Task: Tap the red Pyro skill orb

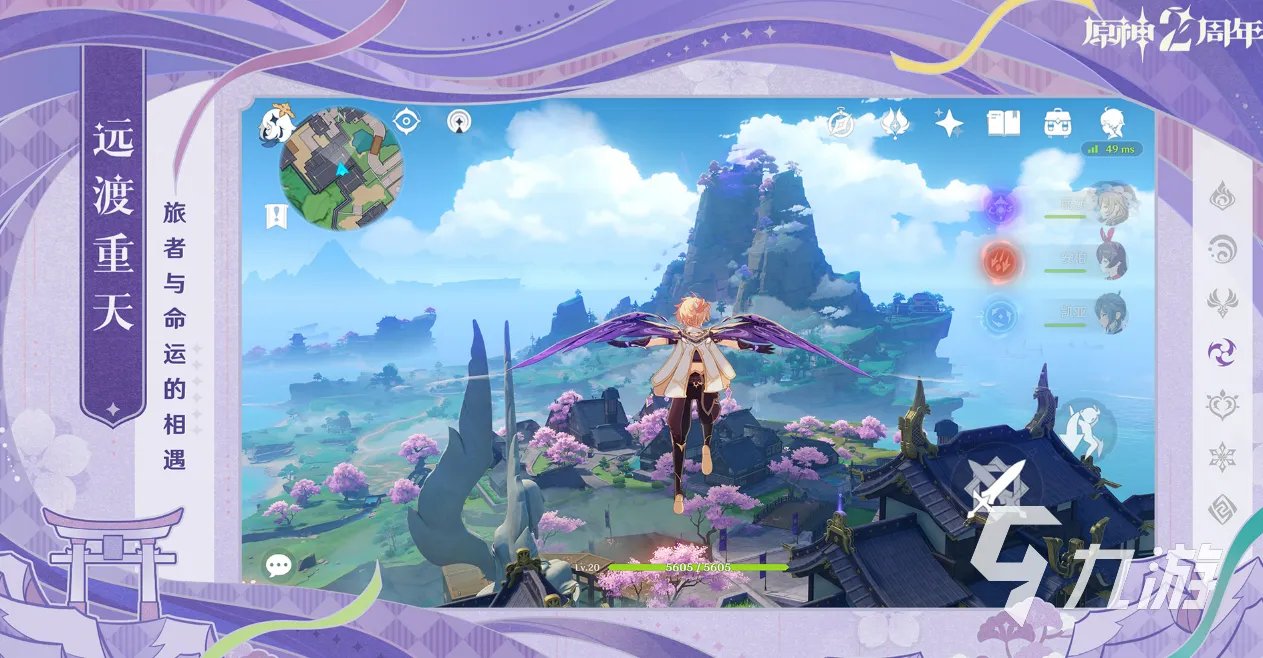Action: pyautogui.click(x=998, y=260)
